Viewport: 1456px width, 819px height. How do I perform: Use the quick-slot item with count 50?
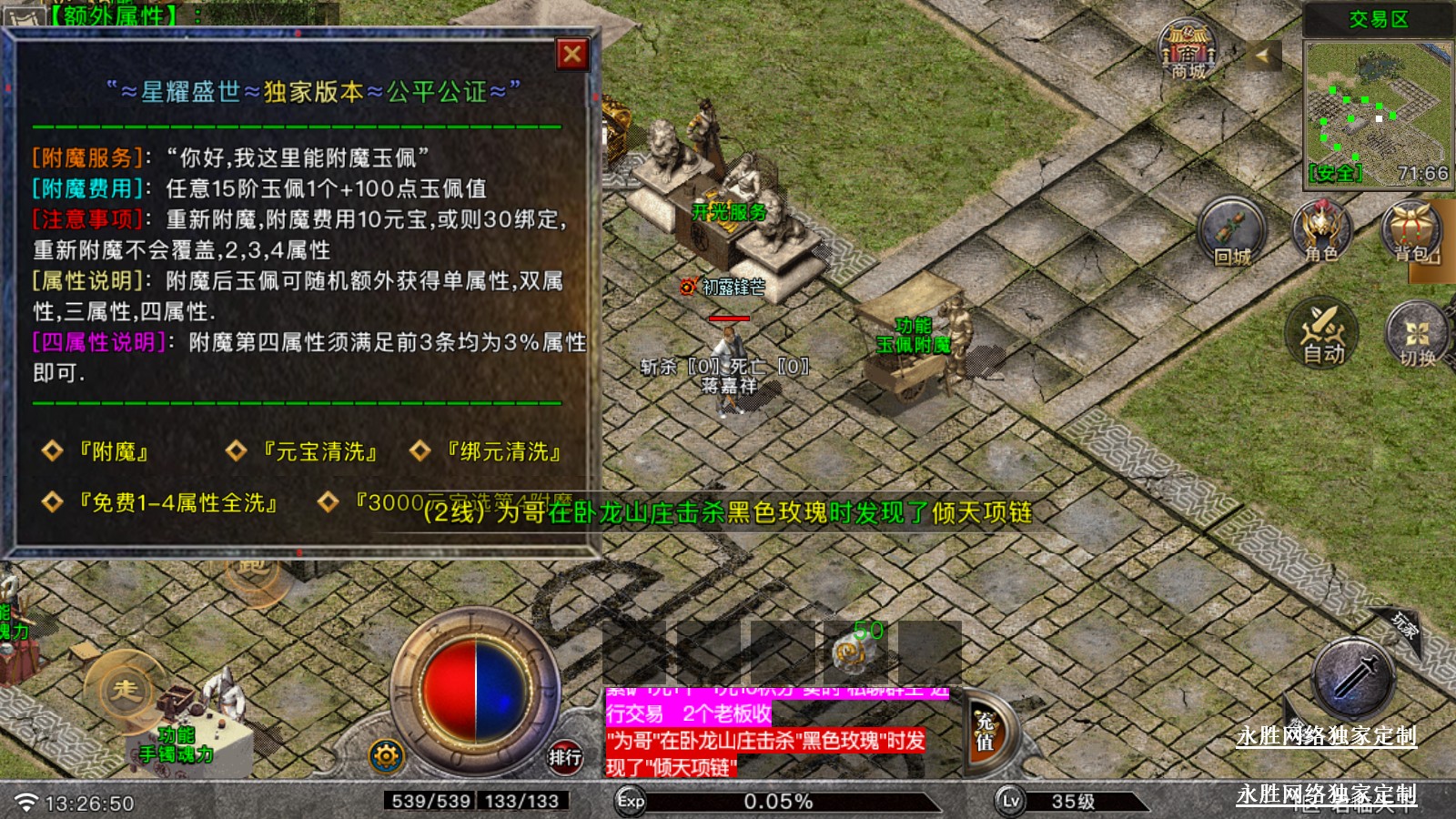coord(855,650)
